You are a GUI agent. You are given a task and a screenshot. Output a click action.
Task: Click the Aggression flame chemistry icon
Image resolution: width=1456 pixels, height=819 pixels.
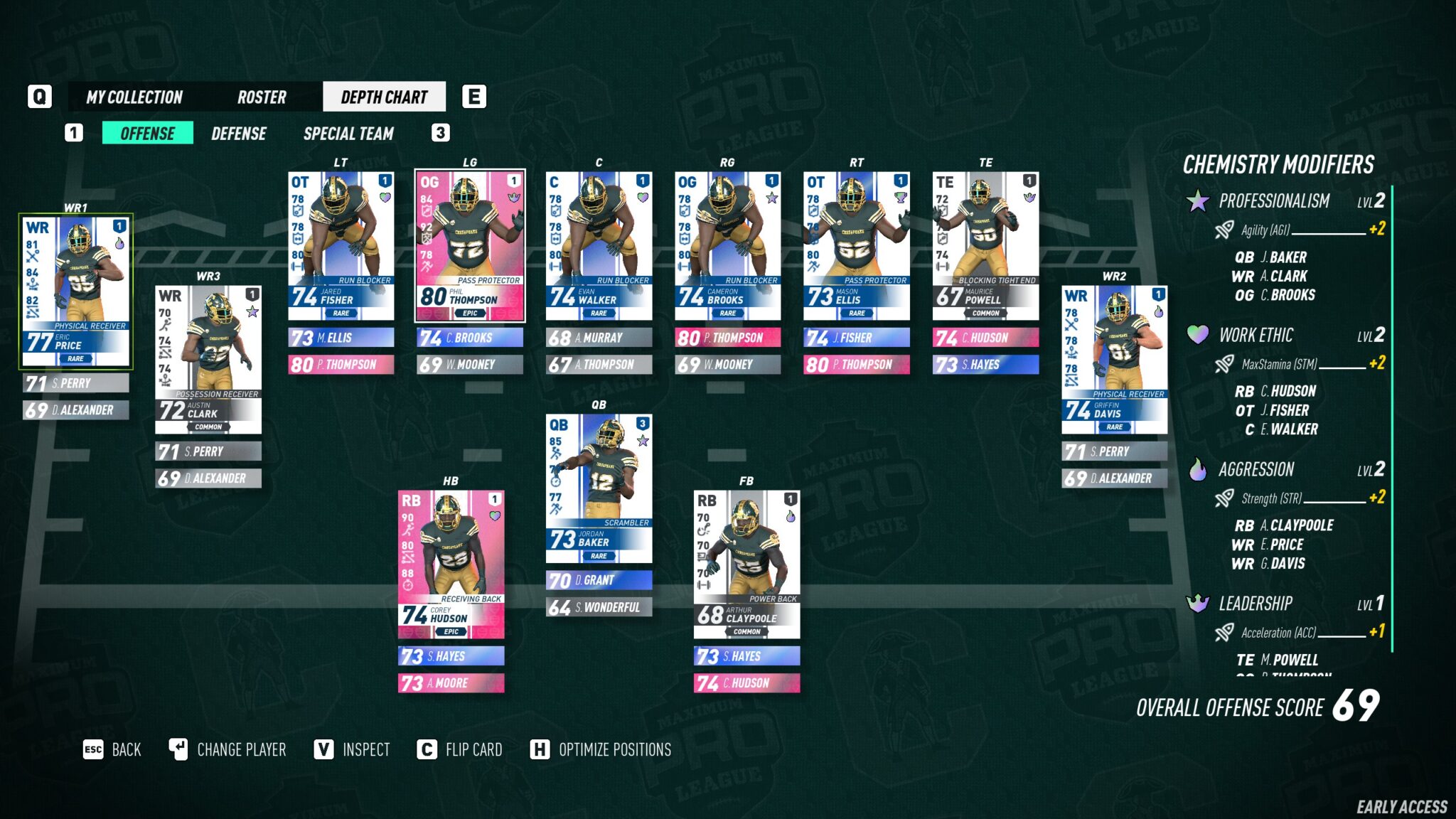point(1199,470)
